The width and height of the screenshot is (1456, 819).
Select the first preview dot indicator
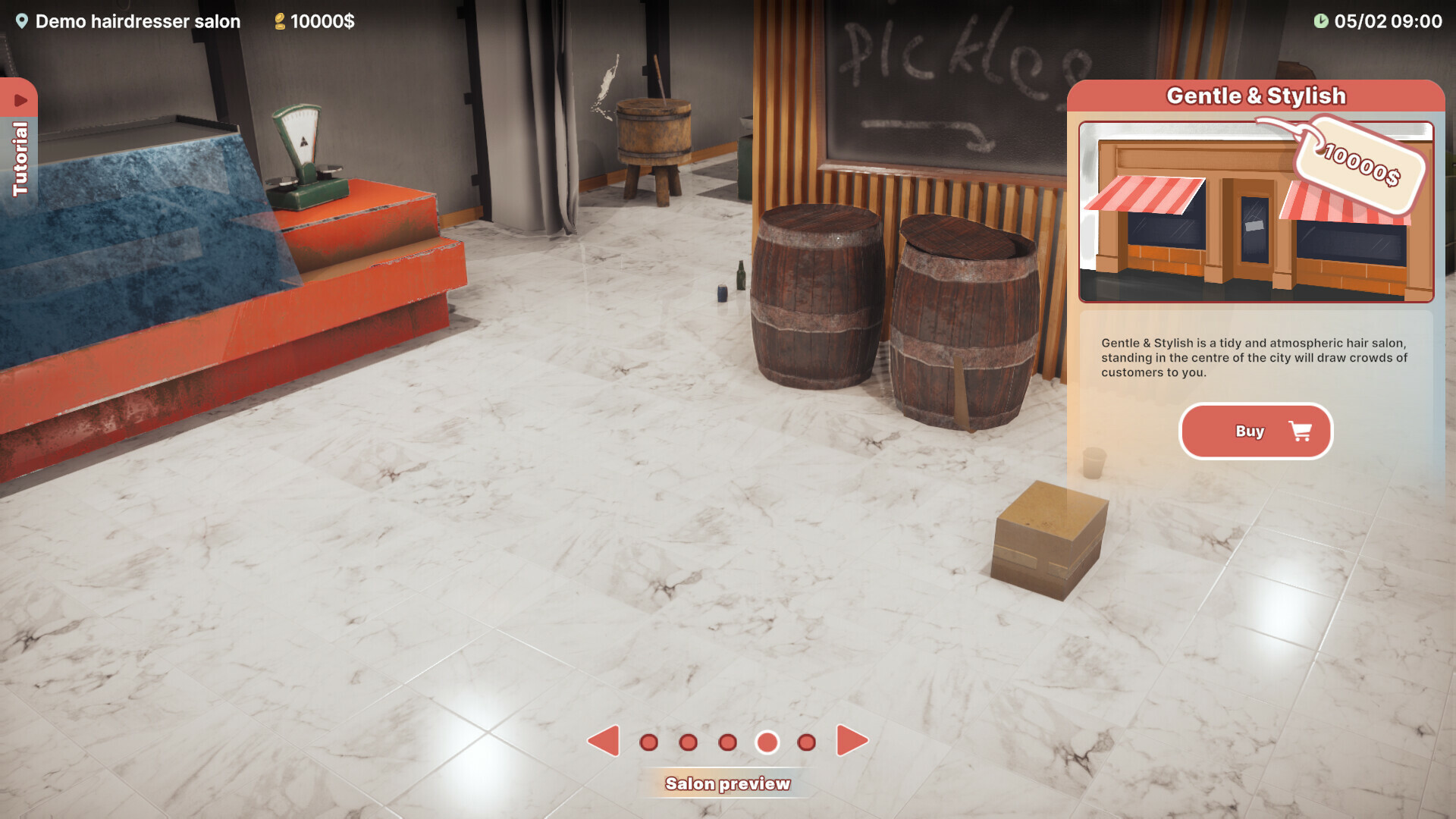(648, 743)
